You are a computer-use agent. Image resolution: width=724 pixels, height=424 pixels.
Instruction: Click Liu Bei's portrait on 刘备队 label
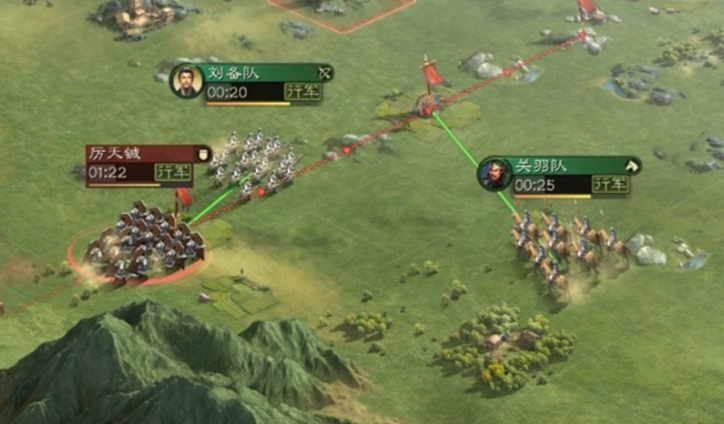point(187,81)
